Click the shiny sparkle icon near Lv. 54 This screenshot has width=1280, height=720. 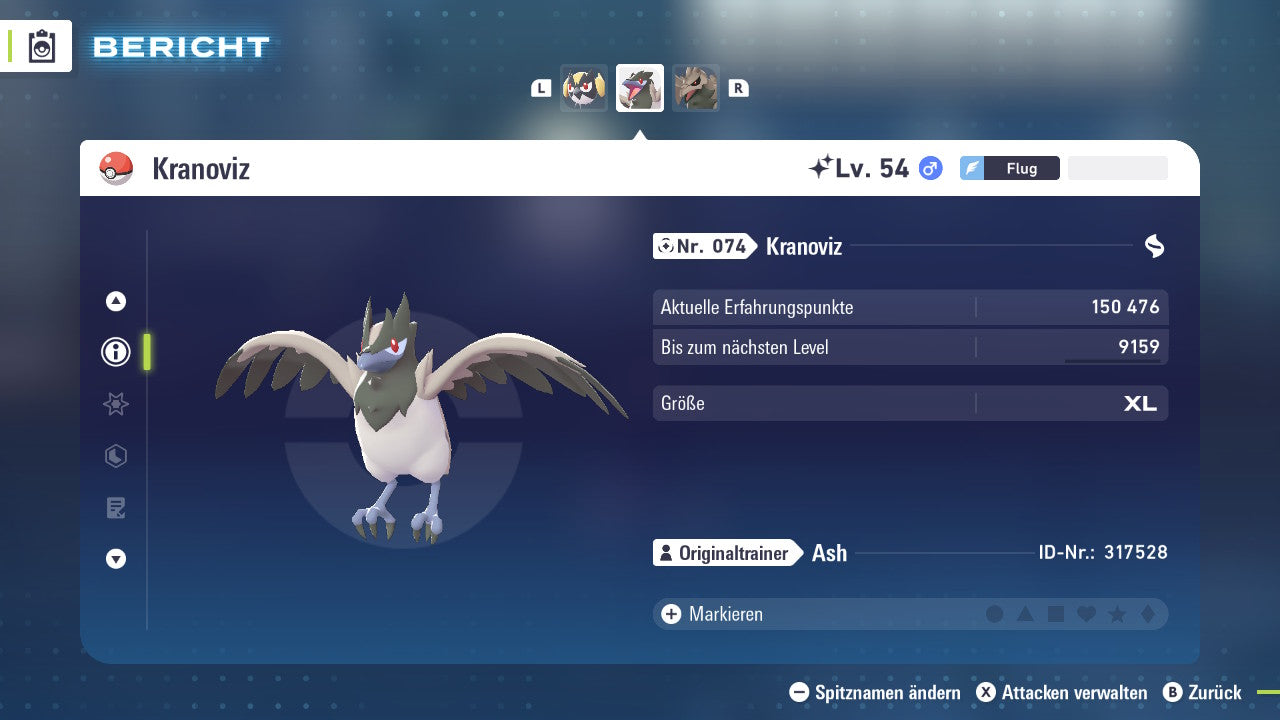pos(822,167)
